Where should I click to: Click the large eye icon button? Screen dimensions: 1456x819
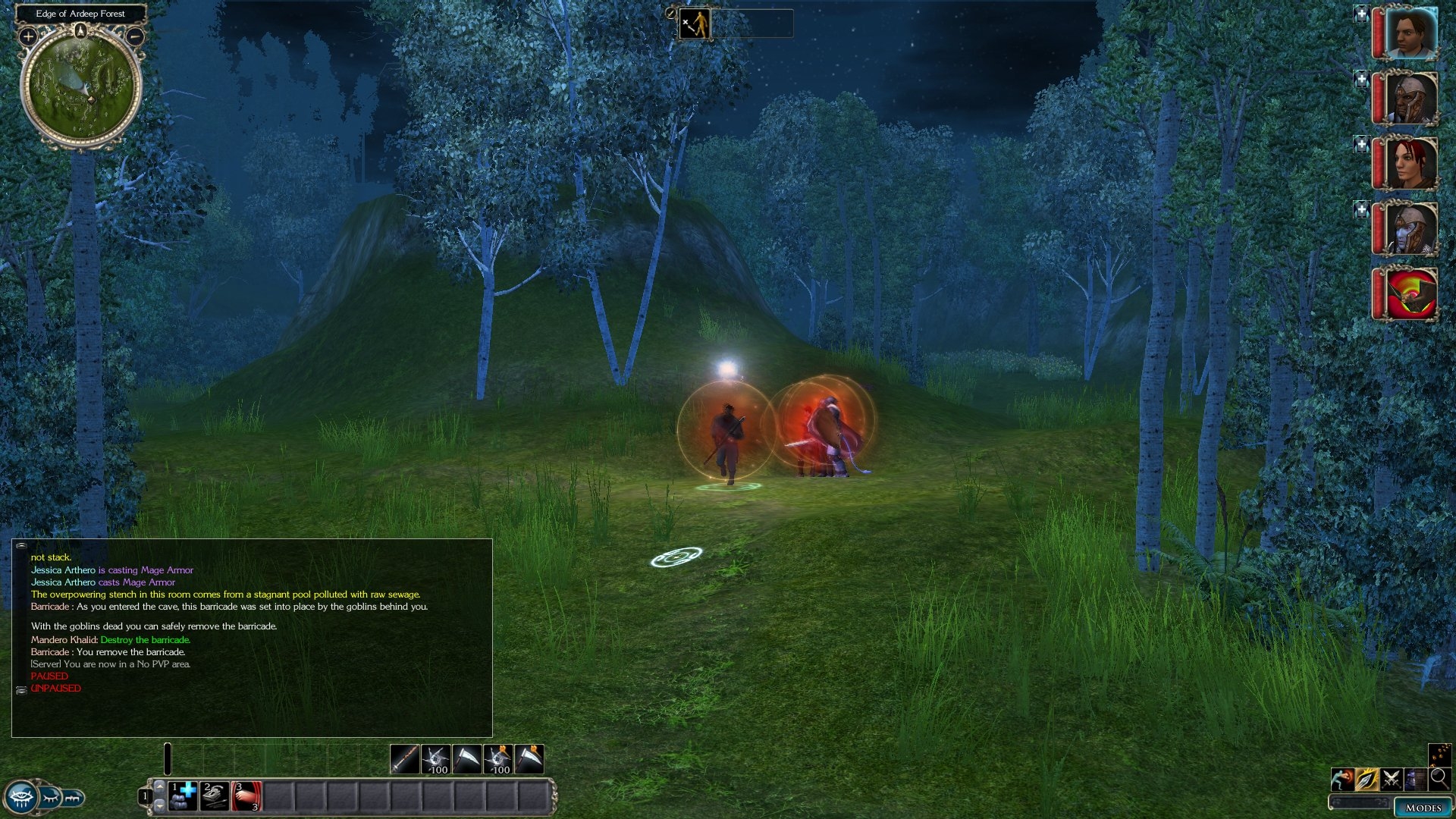pyautogui.click(x=21, y=797)
